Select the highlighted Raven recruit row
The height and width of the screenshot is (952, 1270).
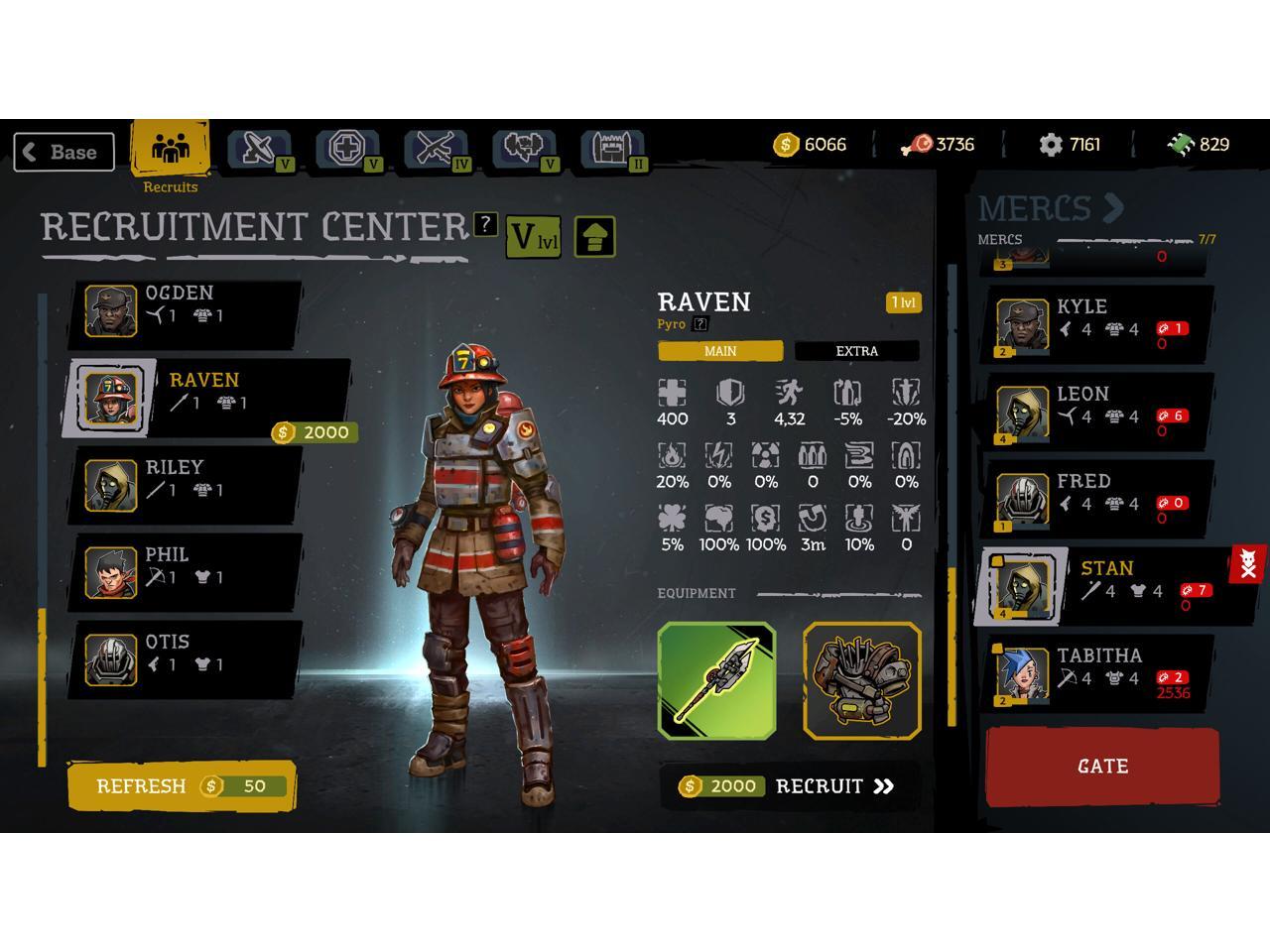coord(208,397)
